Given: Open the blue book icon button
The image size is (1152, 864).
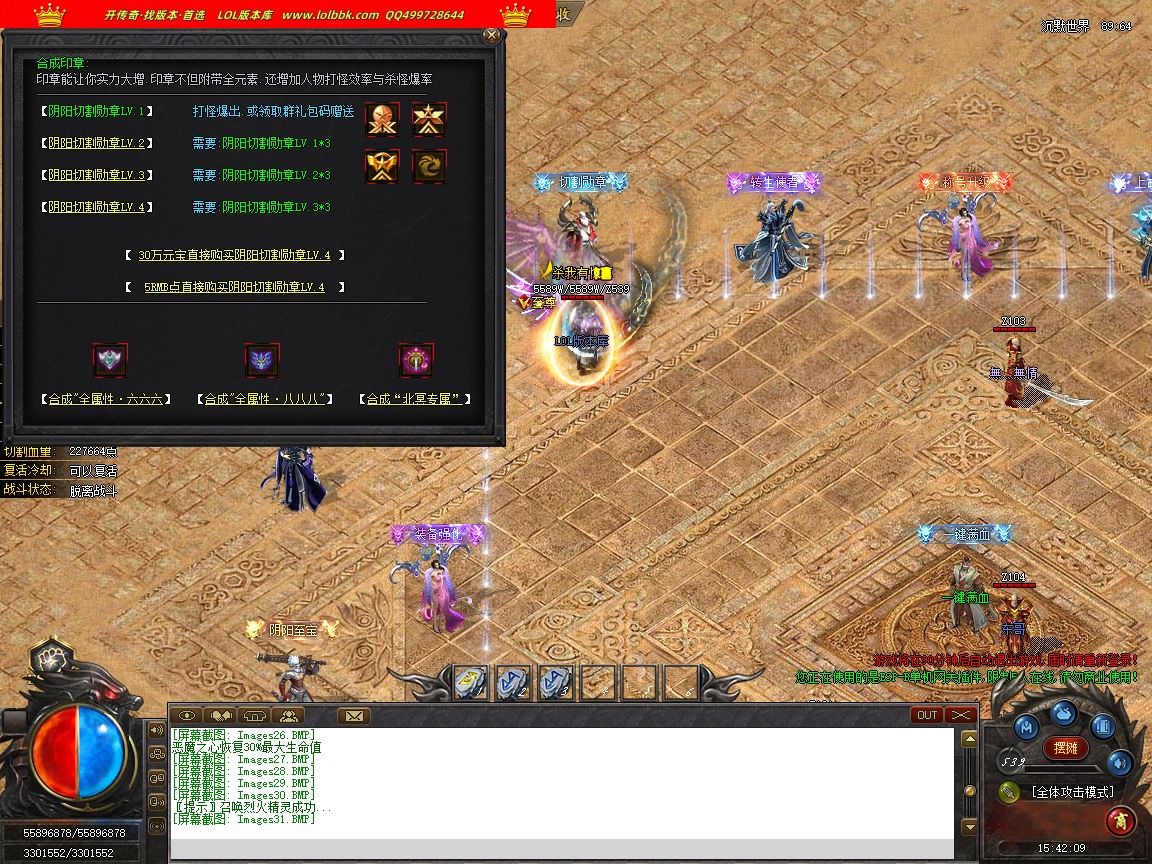Looking at the screenshot, I should pos(1102,727).
